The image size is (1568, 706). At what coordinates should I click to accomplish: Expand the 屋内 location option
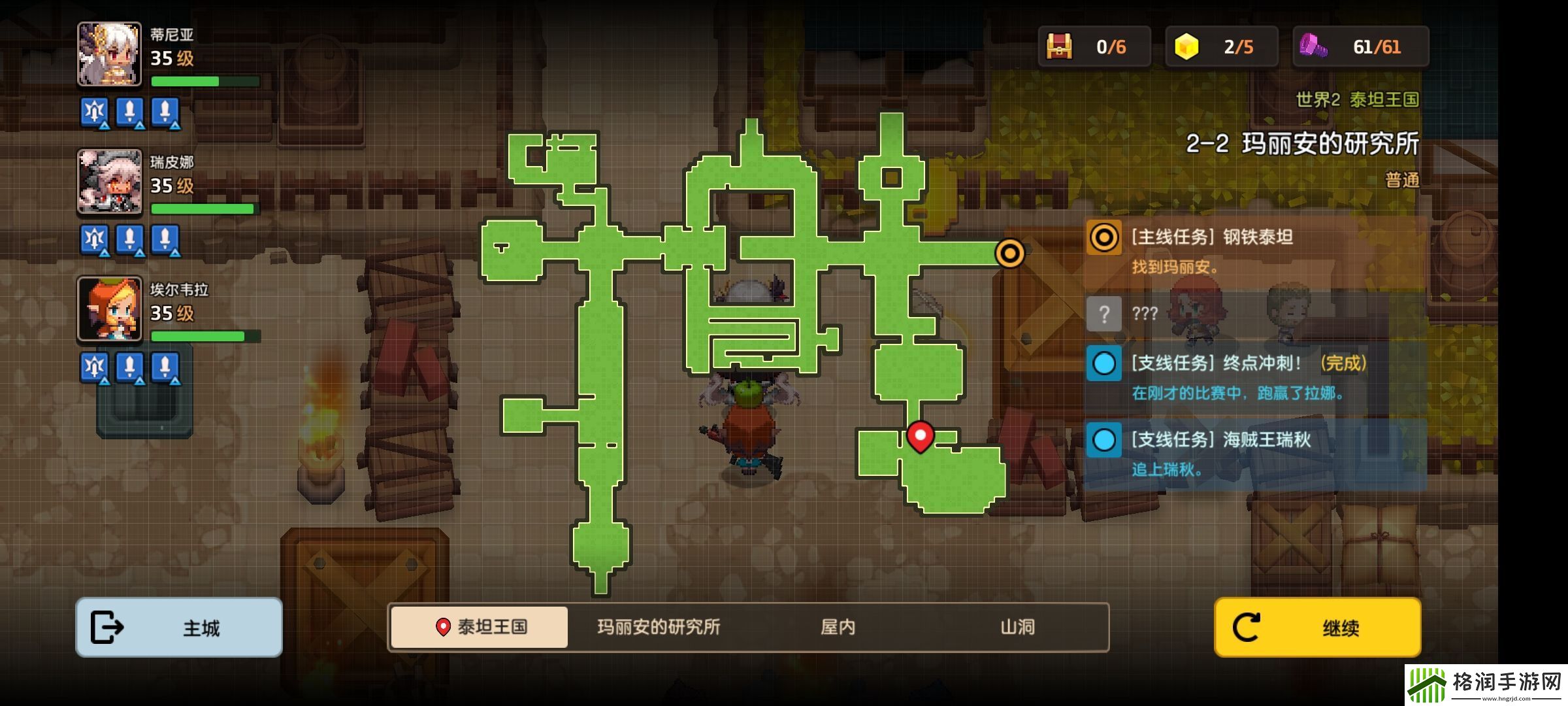[837, 628]
